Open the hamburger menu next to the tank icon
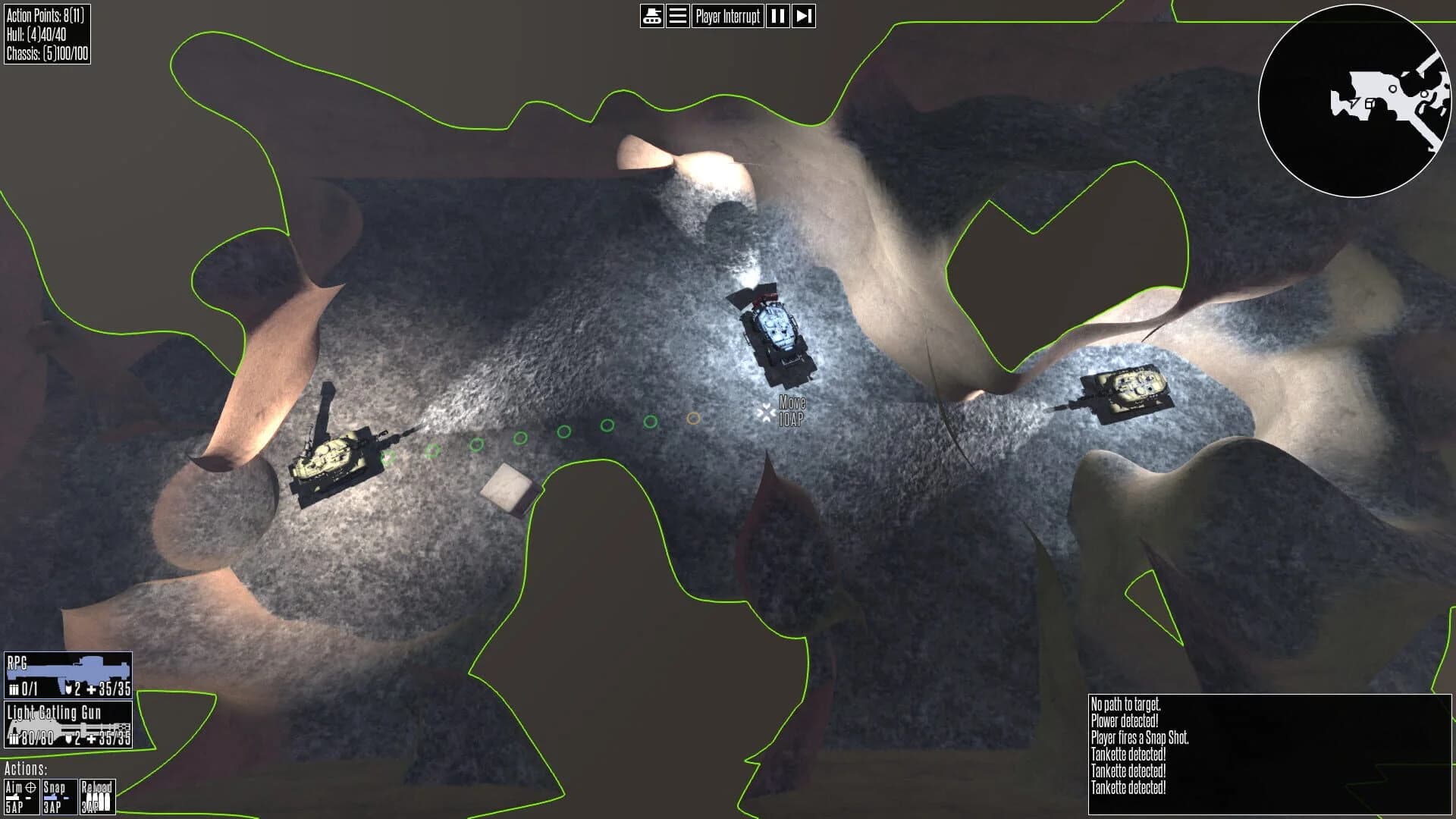1456x819 pixels. 677,17
